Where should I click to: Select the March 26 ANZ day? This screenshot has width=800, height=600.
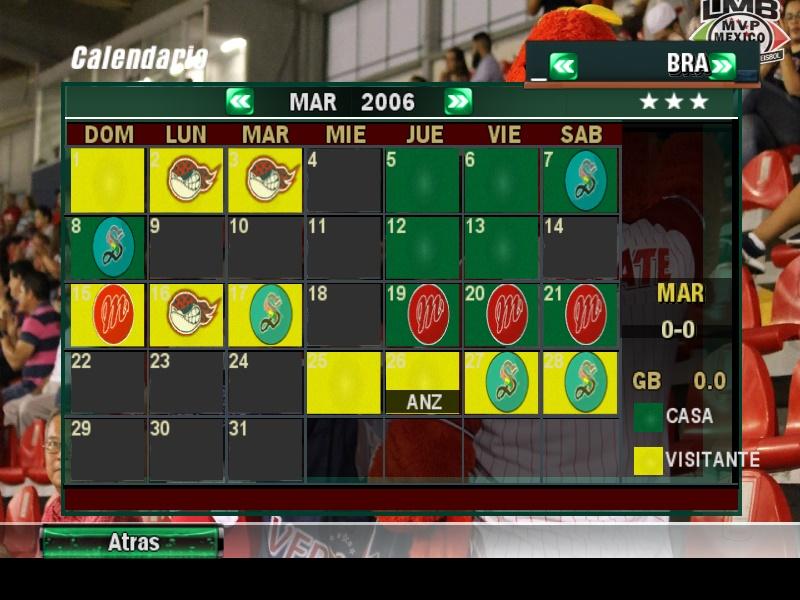tap(422, 382)
